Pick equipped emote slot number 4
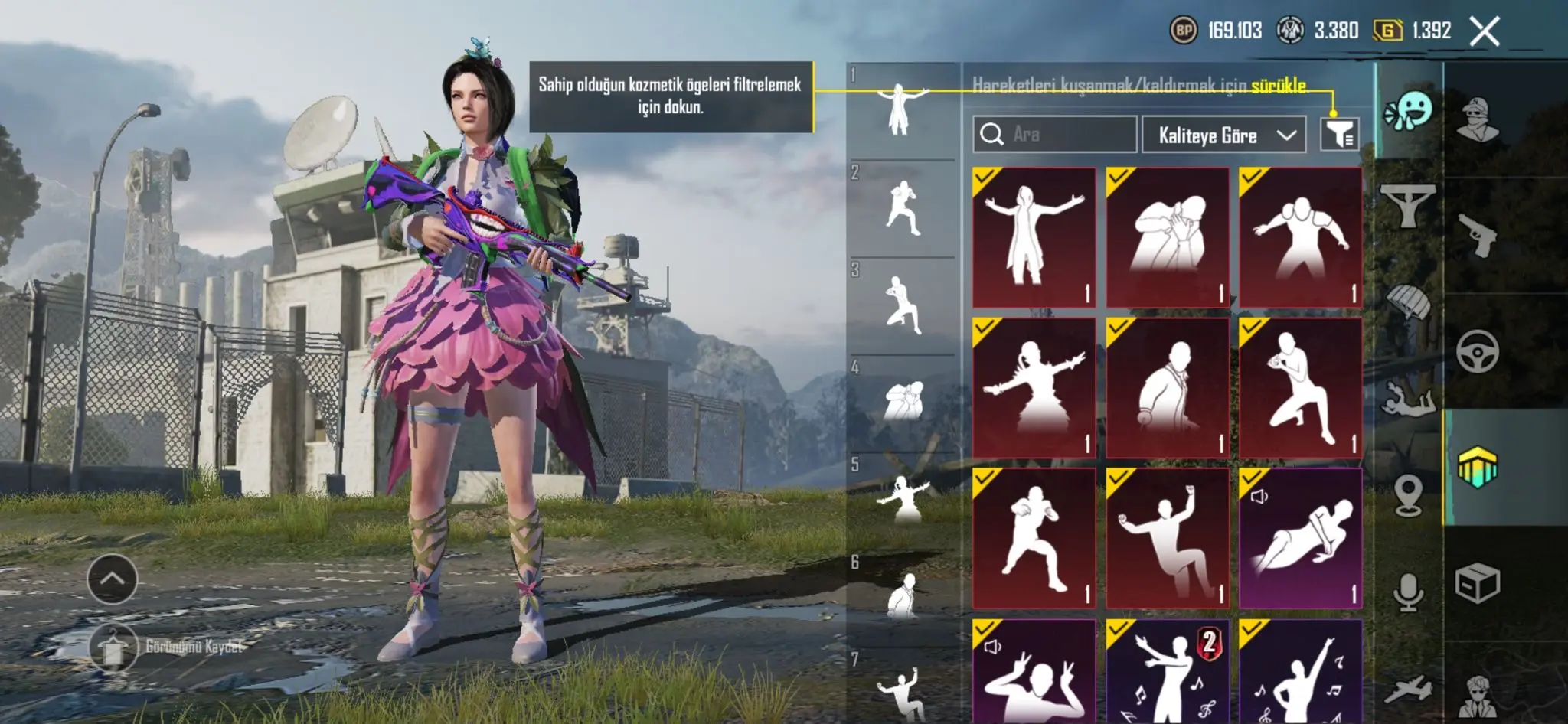This screenshot has height=724, width=1568. pos(903,401)
